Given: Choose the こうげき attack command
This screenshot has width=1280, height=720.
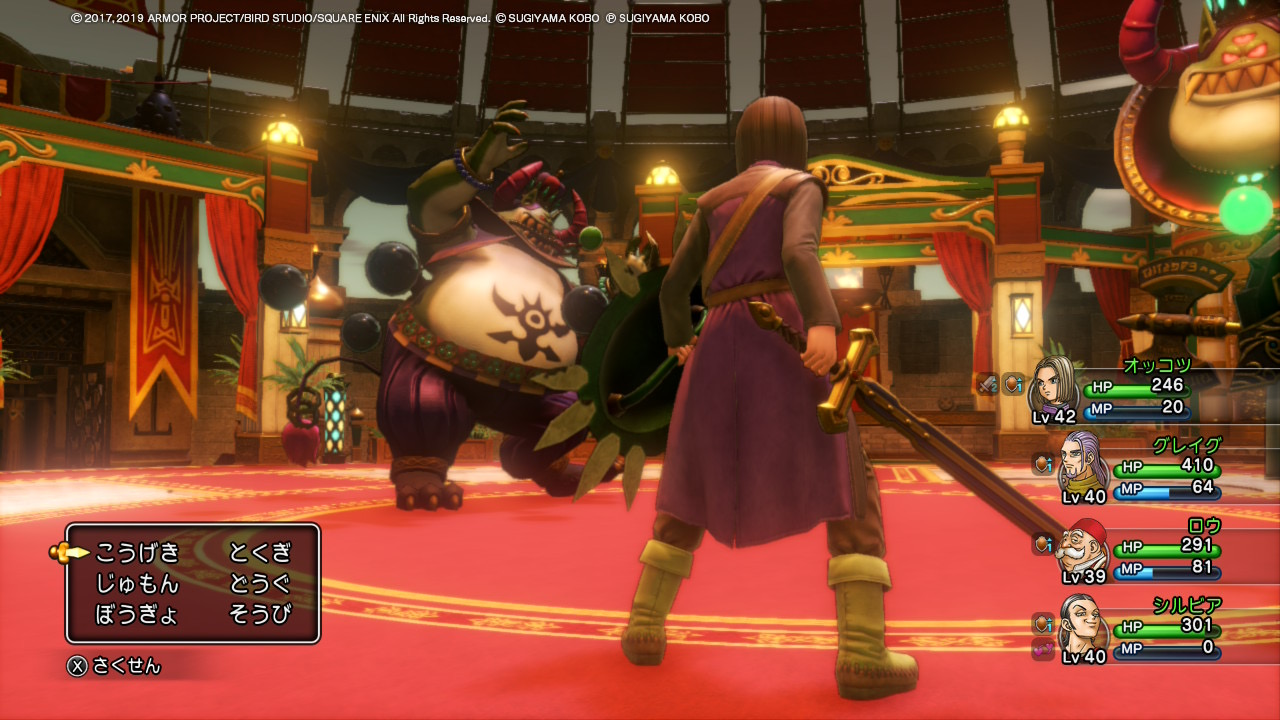Looking at the screenshot, I should [138, 552].
